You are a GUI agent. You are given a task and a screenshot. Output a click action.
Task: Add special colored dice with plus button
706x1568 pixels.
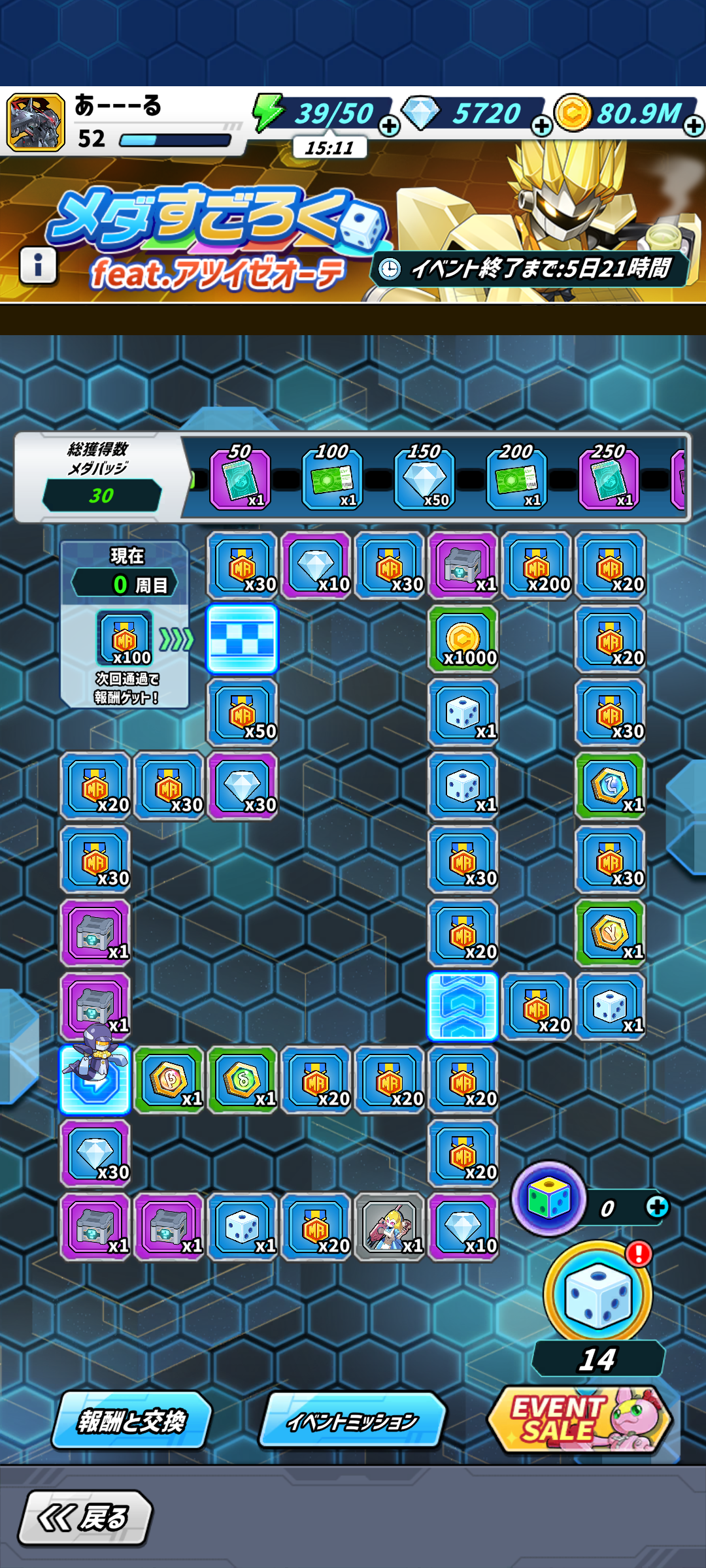click(657, 1207)
